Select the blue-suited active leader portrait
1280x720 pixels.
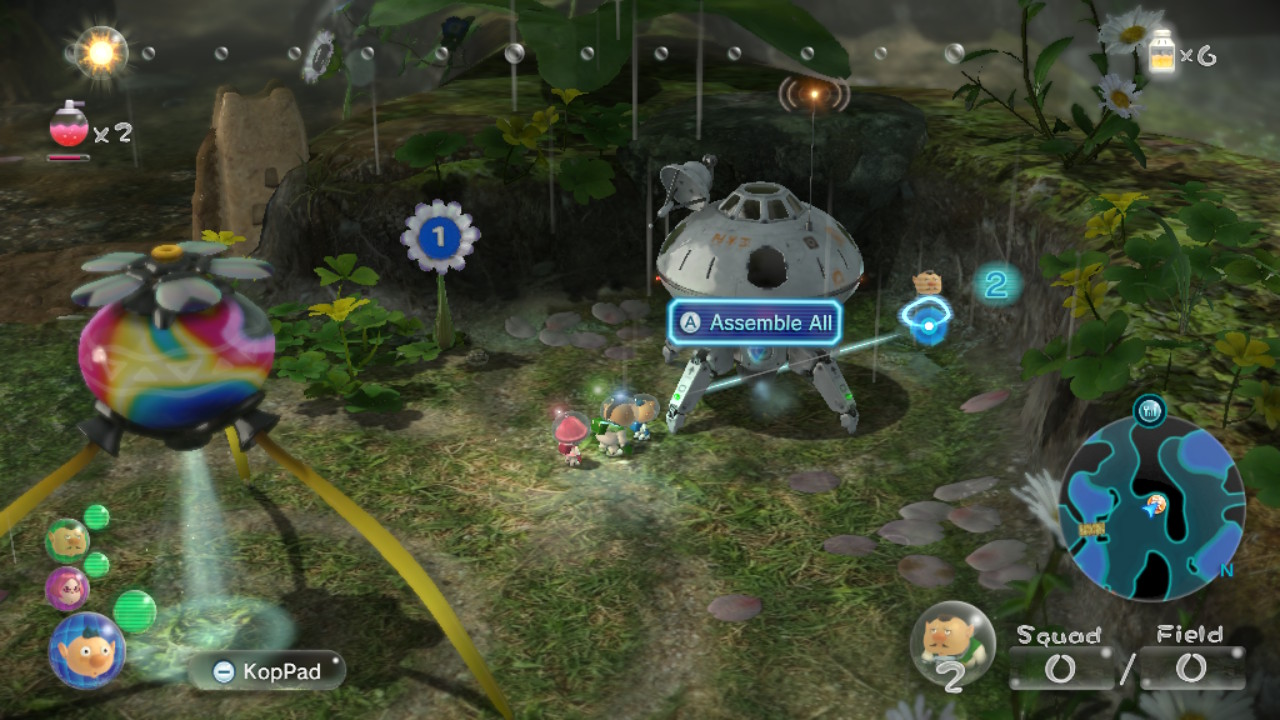pyautogui.click(x=86, y=650)
